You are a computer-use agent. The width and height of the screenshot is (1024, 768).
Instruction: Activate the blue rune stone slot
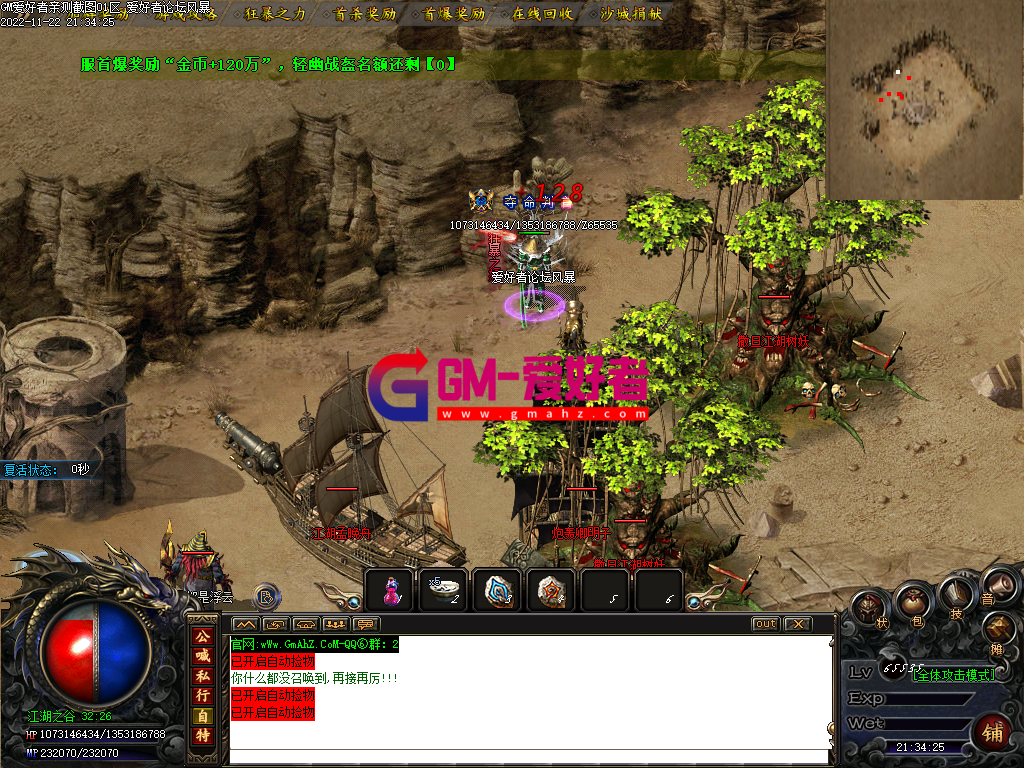(x=497, y=592)
